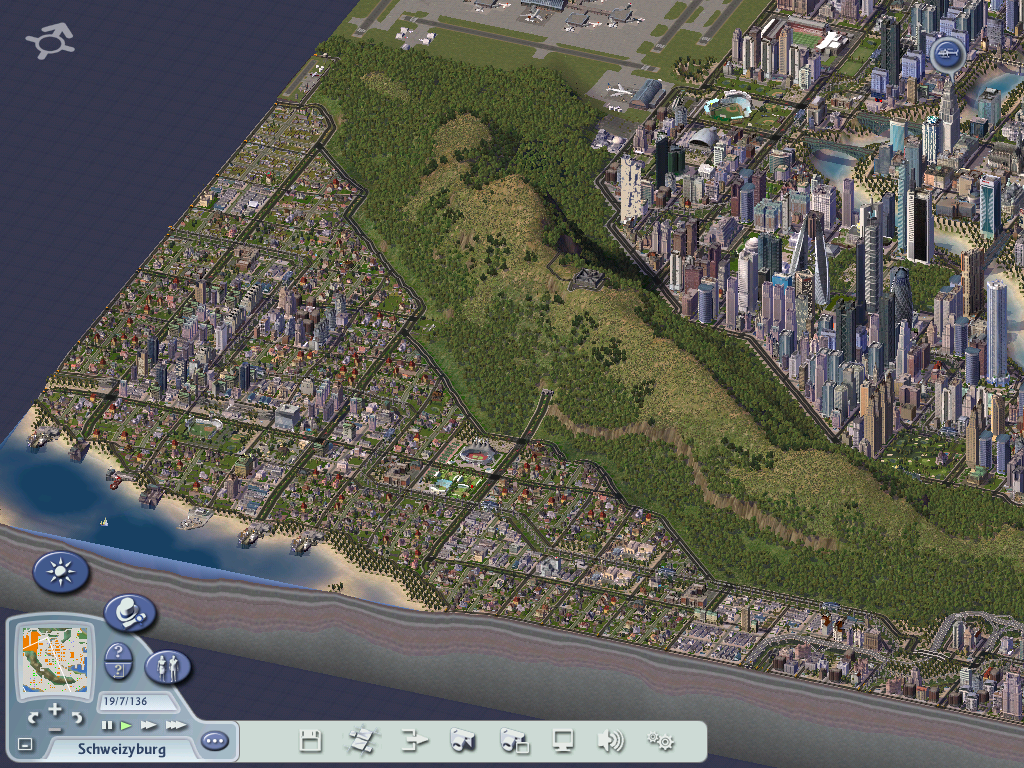Open God Mode with the sun button
This screenshot has width=1024, height=768.
pyautogui.click(x=61, y=572)
